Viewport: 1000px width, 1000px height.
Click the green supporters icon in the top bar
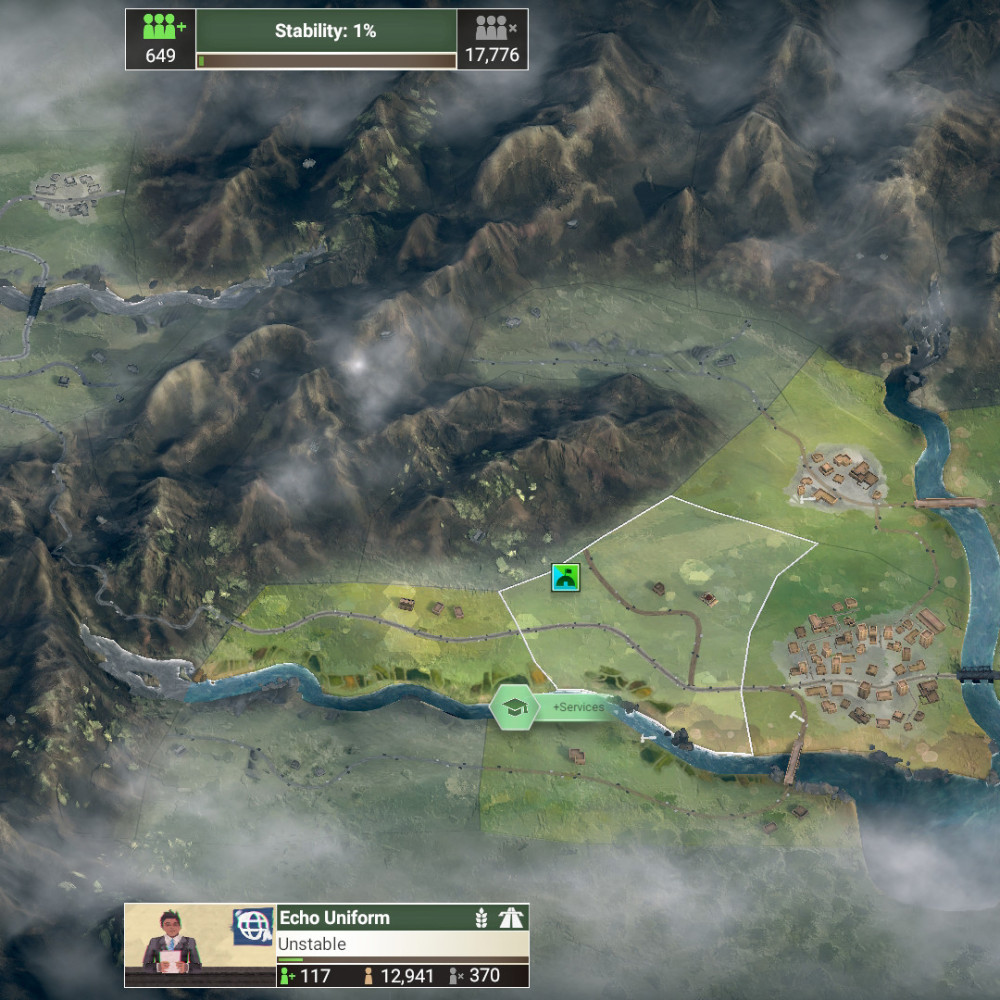pyautogui.click(x=161, y=27)
